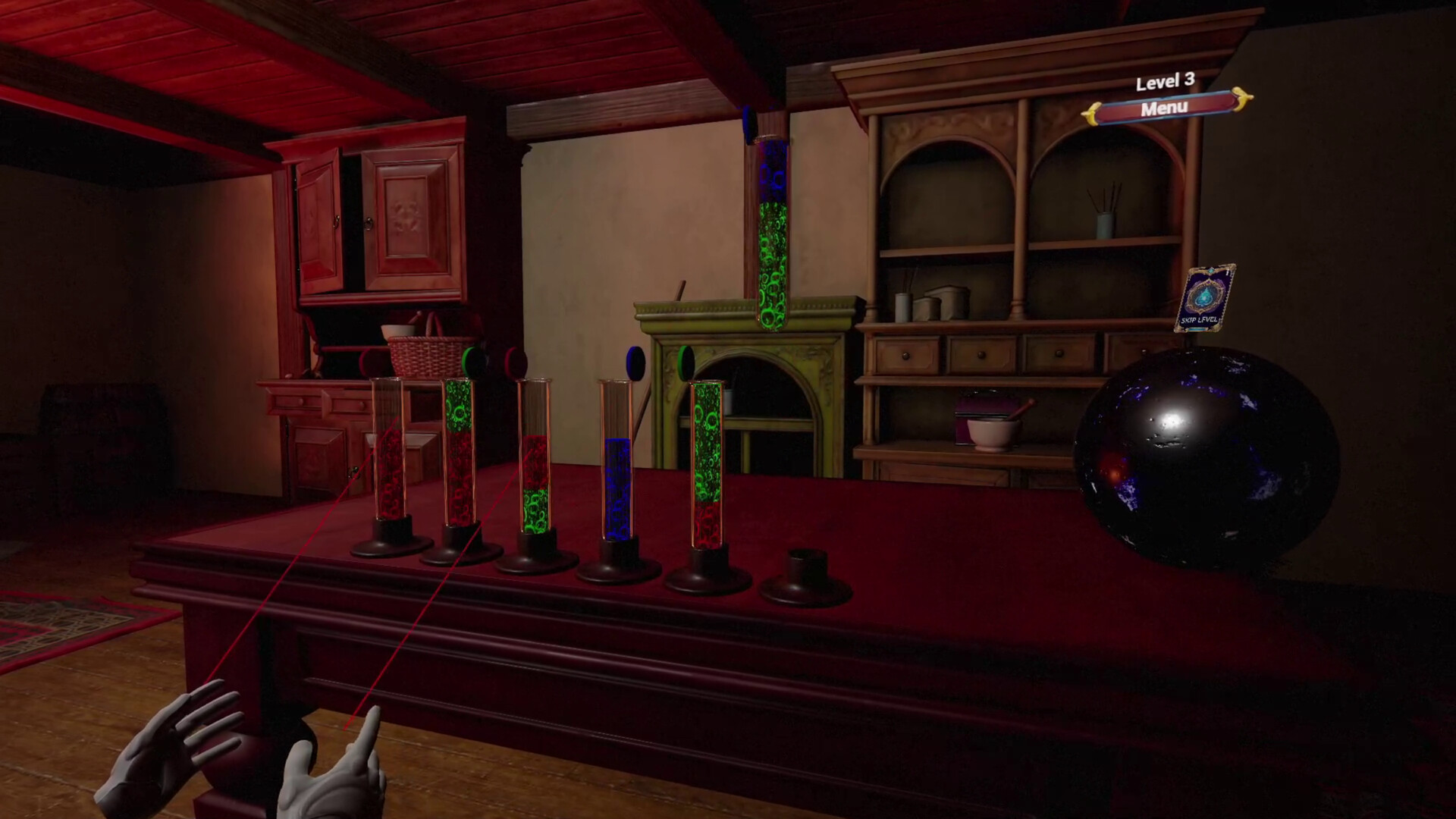Select the Level 3 header

1164,83
